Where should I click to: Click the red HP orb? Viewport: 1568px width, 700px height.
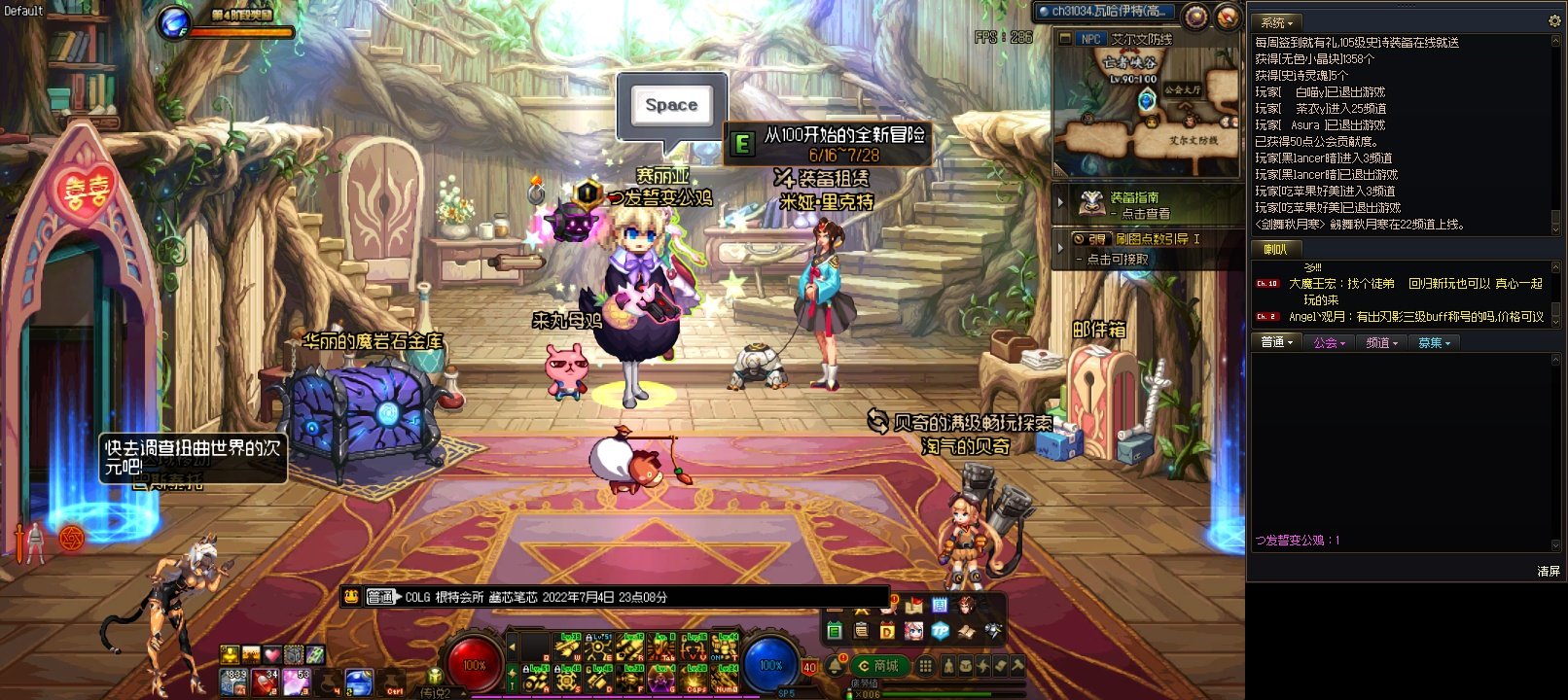pyautogui.click(x=474, y=665)
